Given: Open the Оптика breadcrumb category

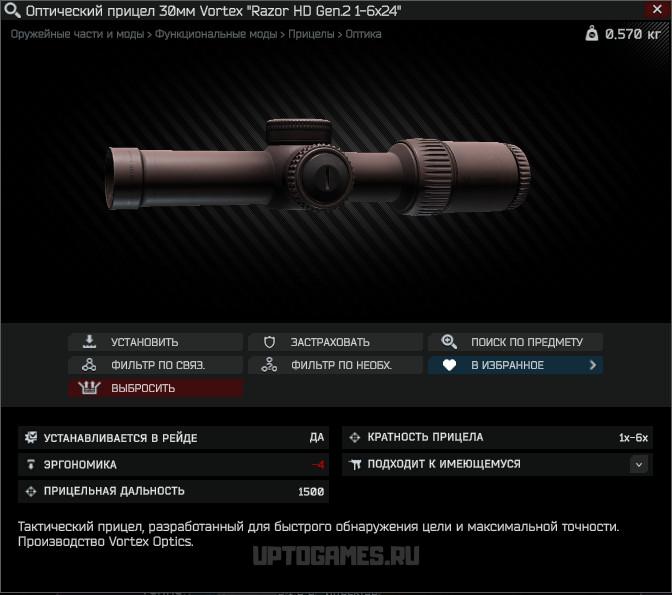Looking at the screenshot, I should coord(363,34).
